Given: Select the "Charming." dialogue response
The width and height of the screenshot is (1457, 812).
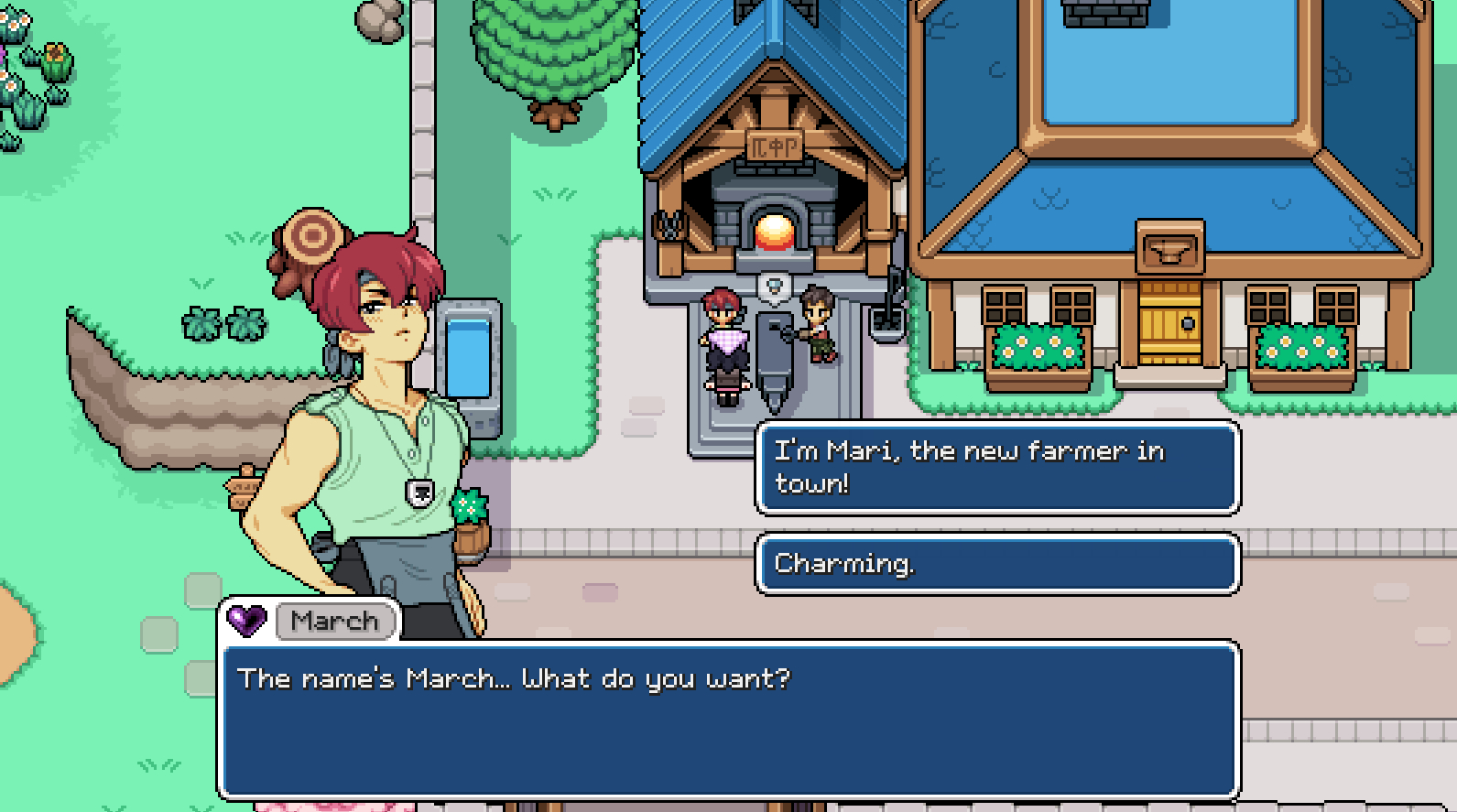Looking at the screenshot, I should click(x=996, y=564).
